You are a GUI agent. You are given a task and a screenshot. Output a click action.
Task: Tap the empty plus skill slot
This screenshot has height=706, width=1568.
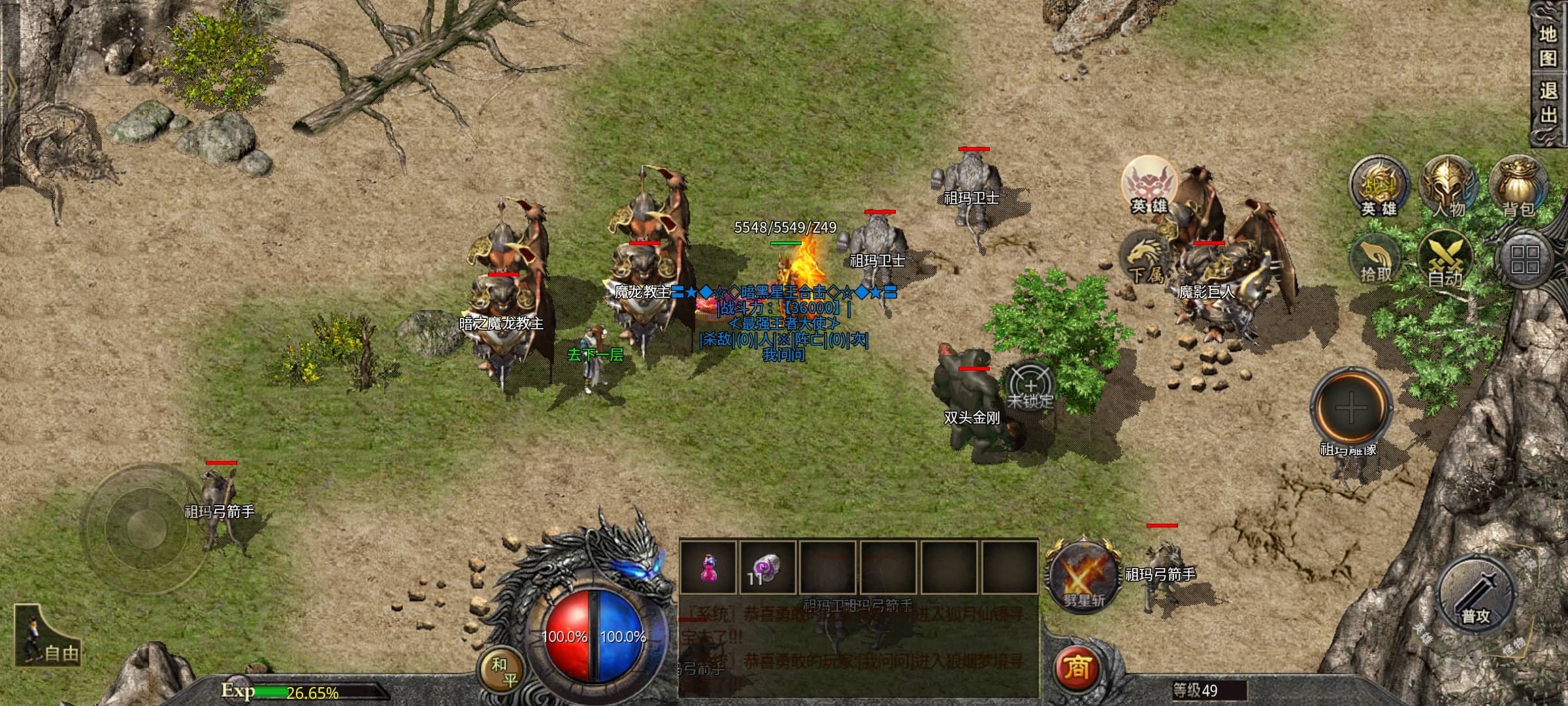point(1351,409)
